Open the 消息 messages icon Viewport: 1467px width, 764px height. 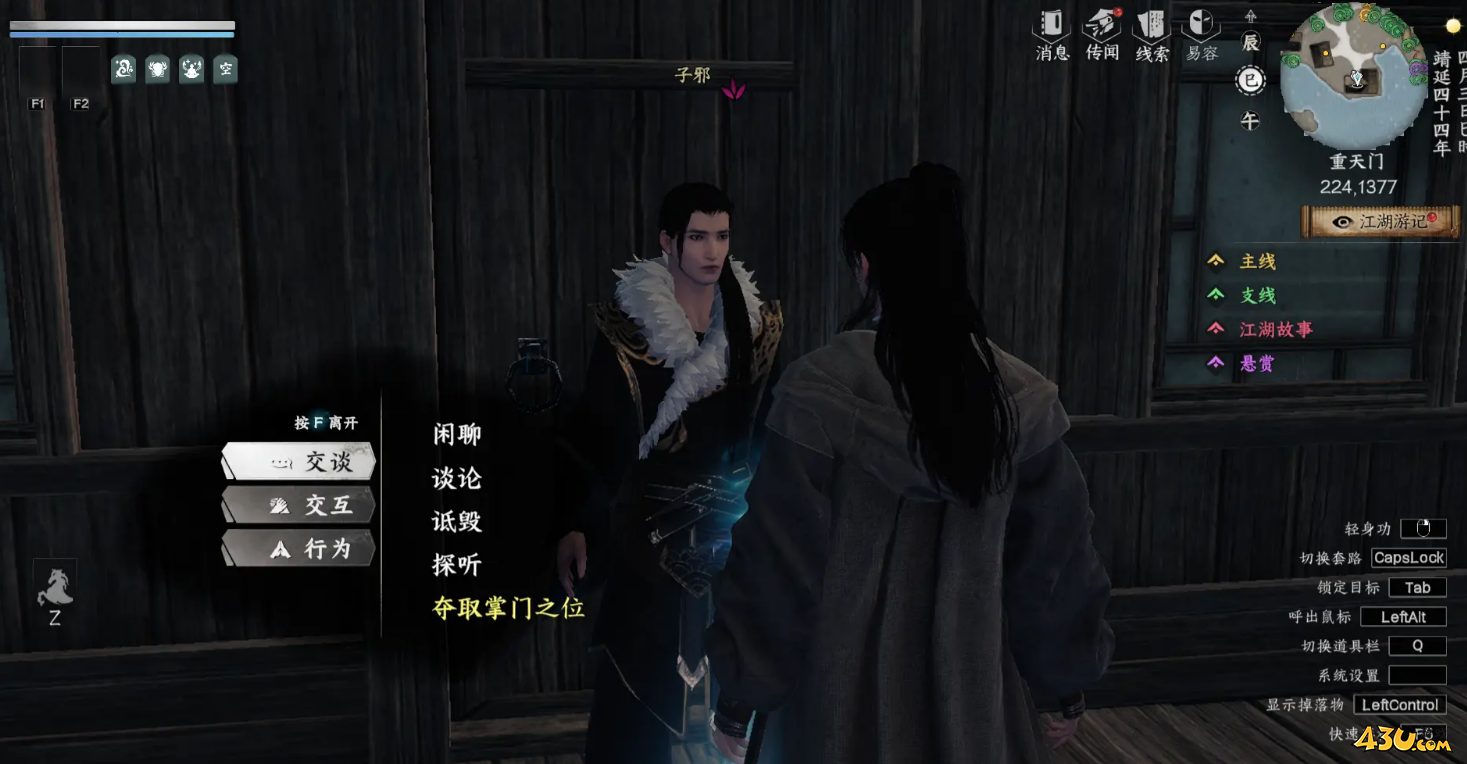(x=1052, y=34)
